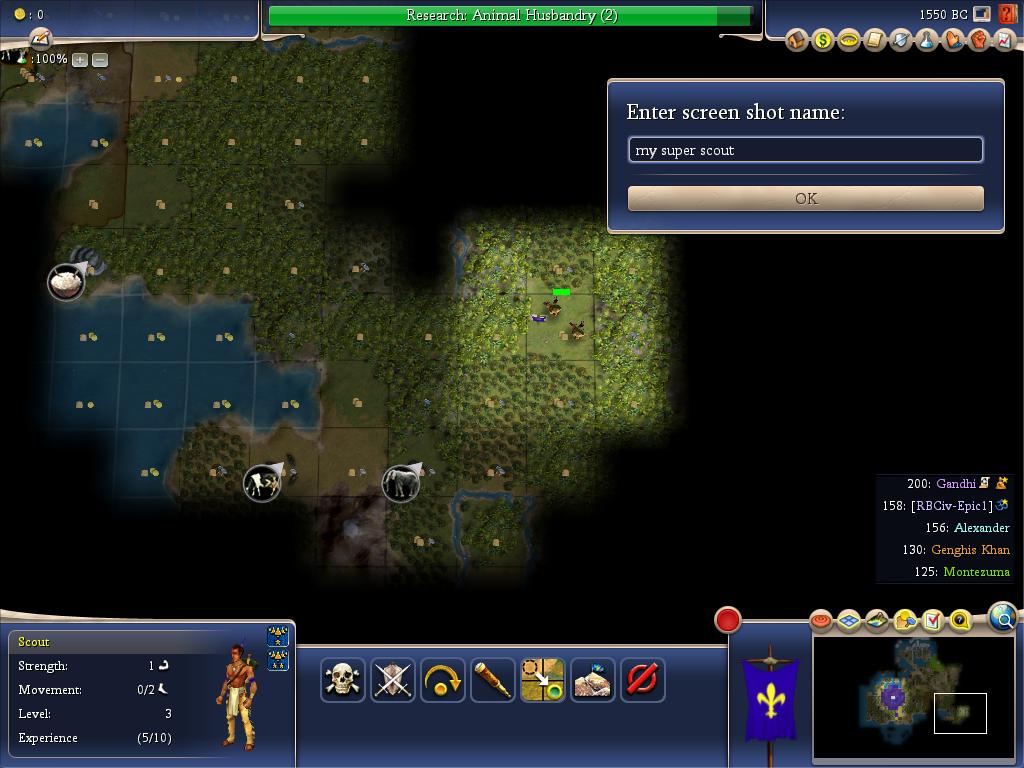Open the Financial Advisor dollar icon
Image resolution: width=1024 pixels, height=768 pixels.
tap(823, 40)
